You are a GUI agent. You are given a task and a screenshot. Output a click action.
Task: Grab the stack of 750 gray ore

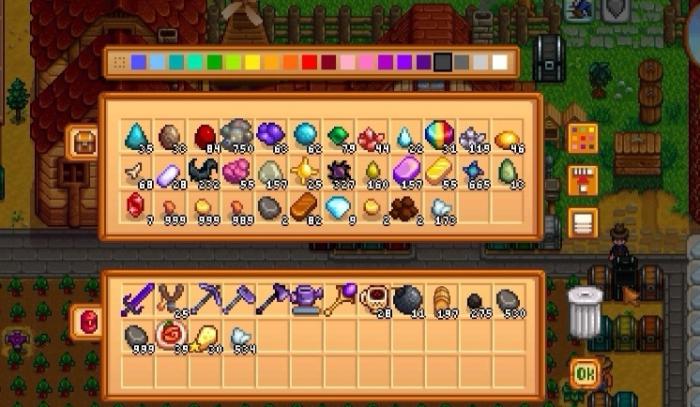tap(236, 135)
